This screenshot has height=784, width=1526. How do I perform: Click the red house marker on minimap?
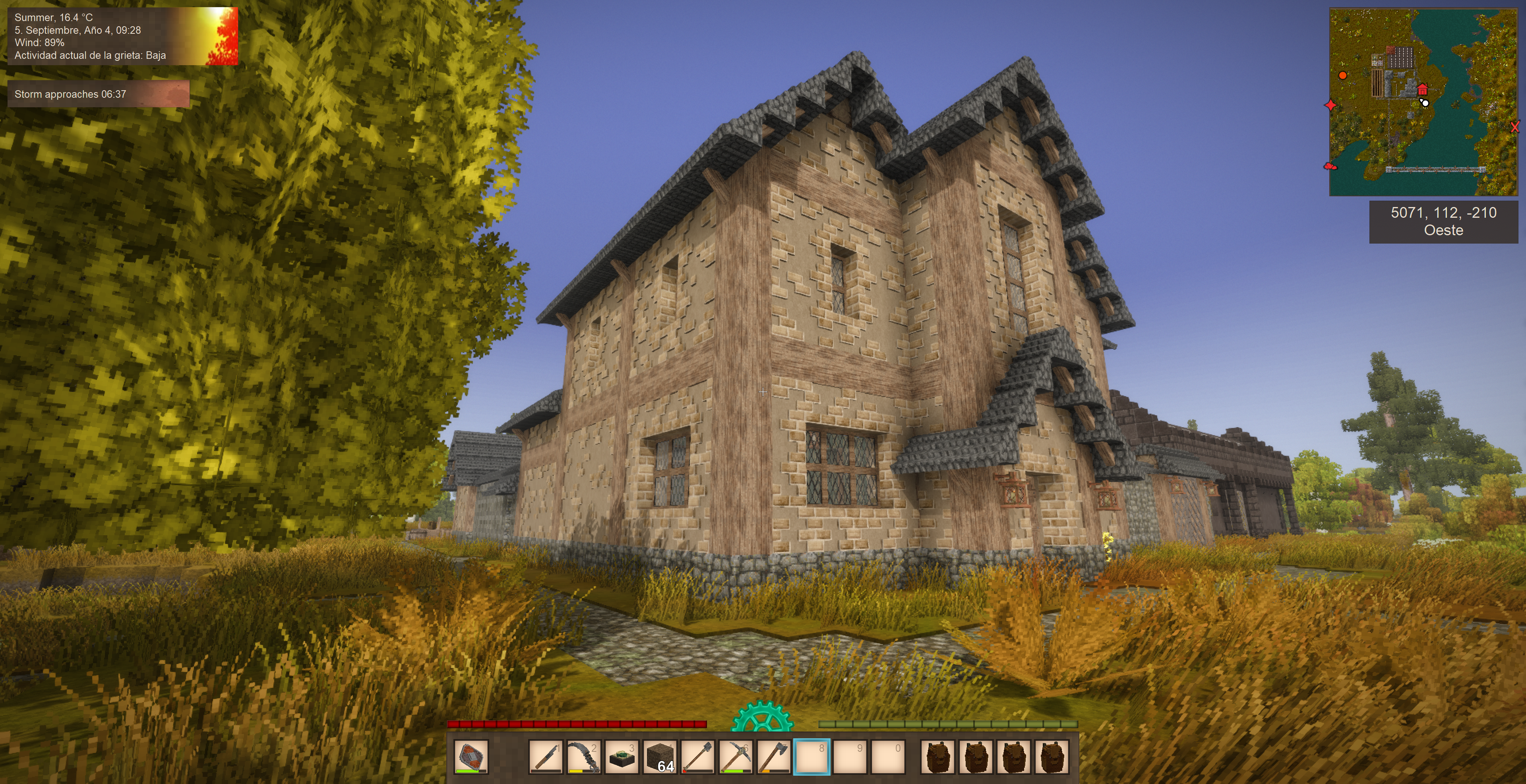[x=1422, y=90]
